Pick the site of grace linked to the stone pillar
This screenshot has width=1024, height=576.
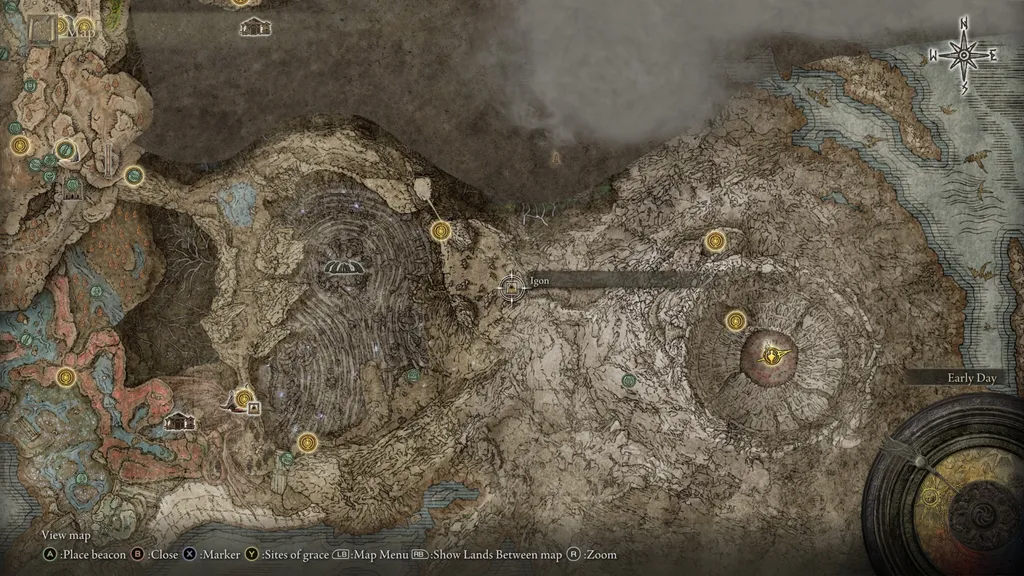click(x=440, y=232)
